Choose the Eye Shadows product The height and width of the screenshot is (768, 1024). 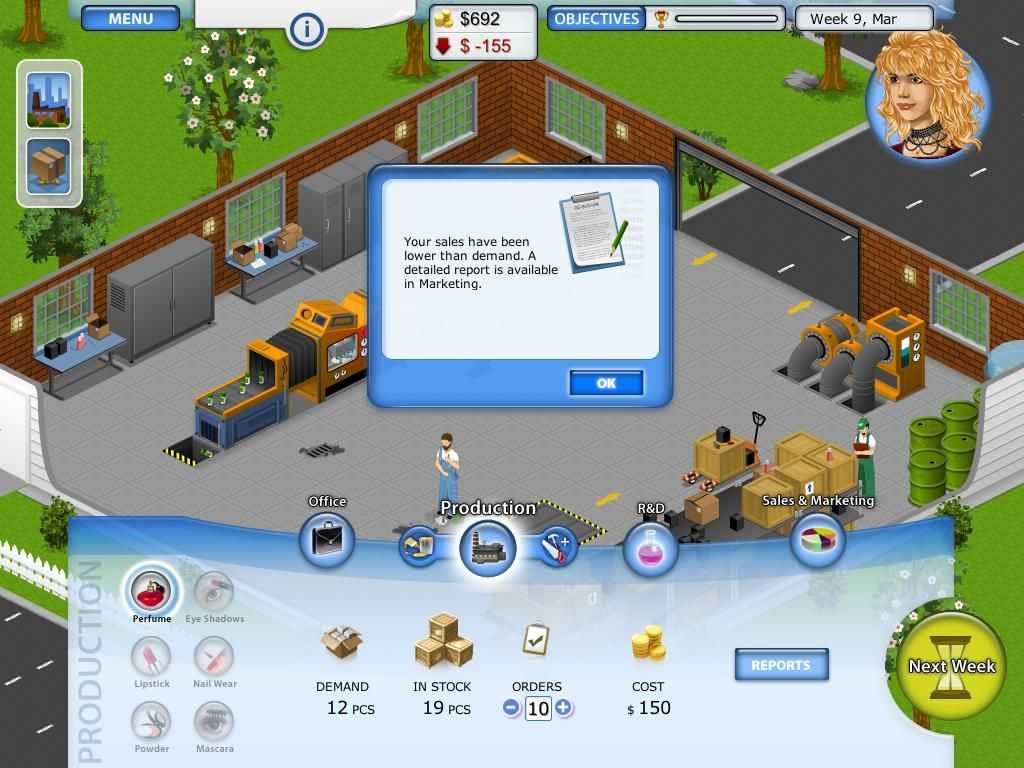click(x=213, y=592)
